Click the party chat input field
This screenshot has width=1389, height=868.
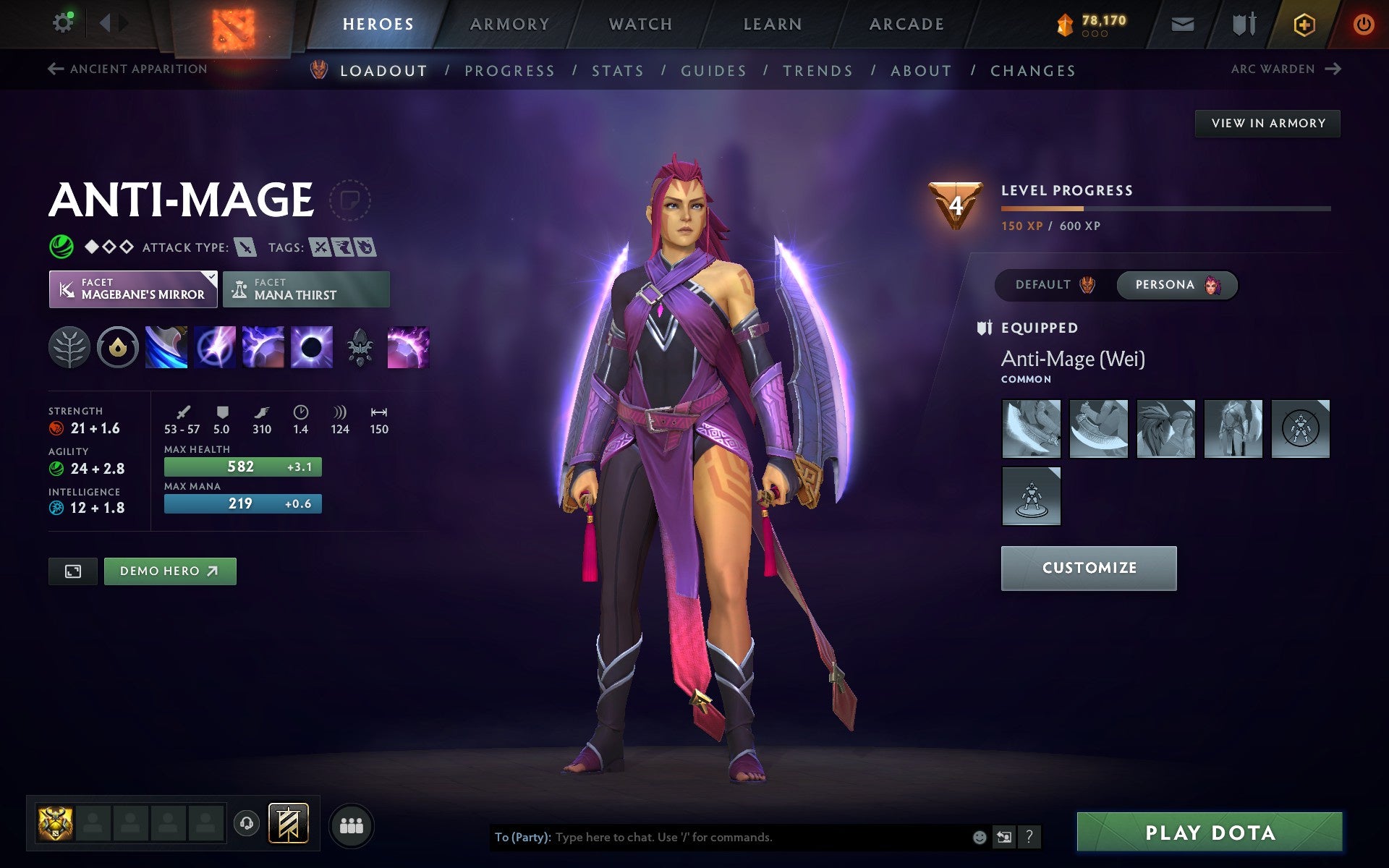pyautogui.click(x=723, y=837)
